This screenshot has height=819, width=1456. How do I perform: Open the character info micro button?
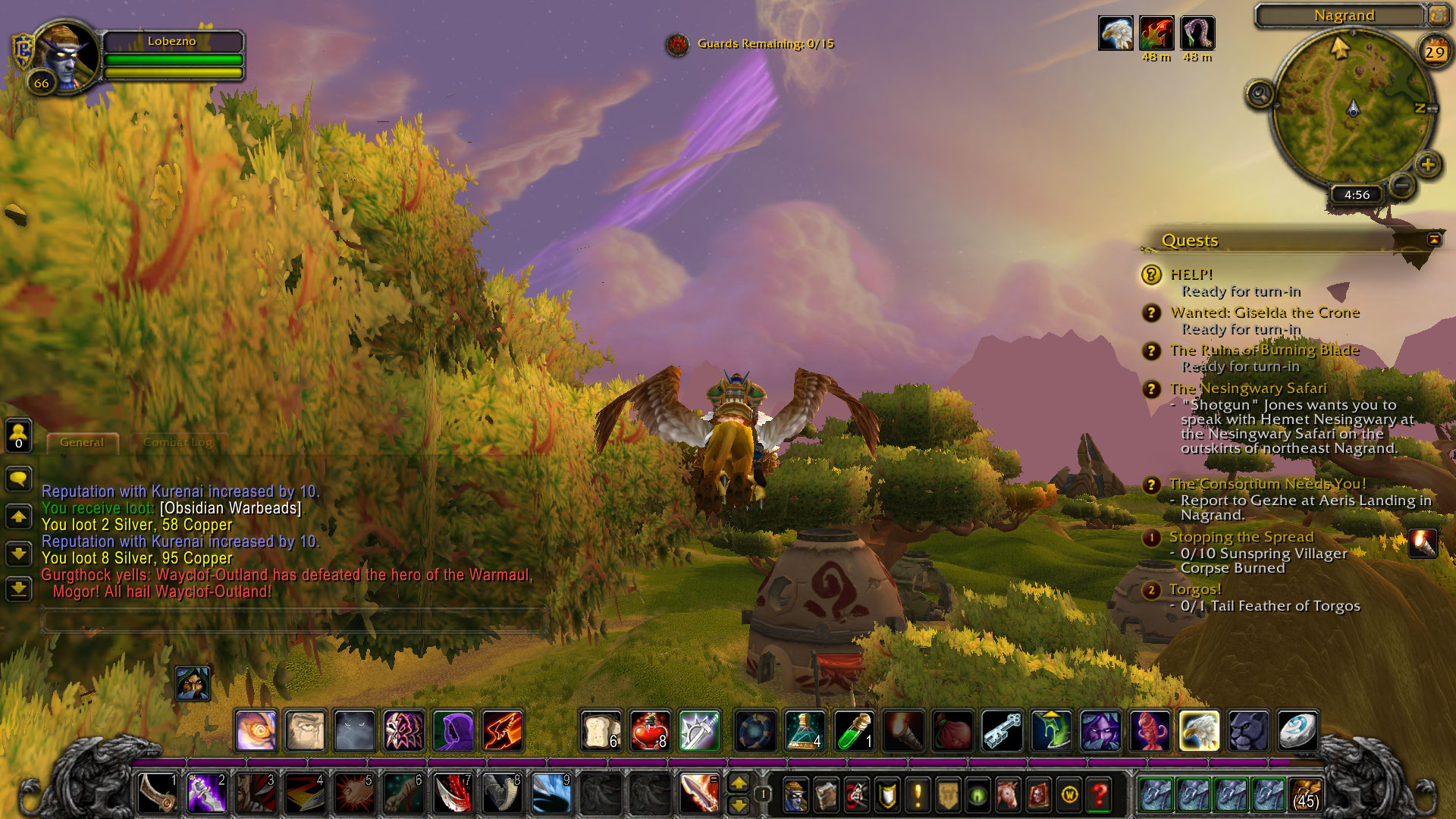(795, 795)
